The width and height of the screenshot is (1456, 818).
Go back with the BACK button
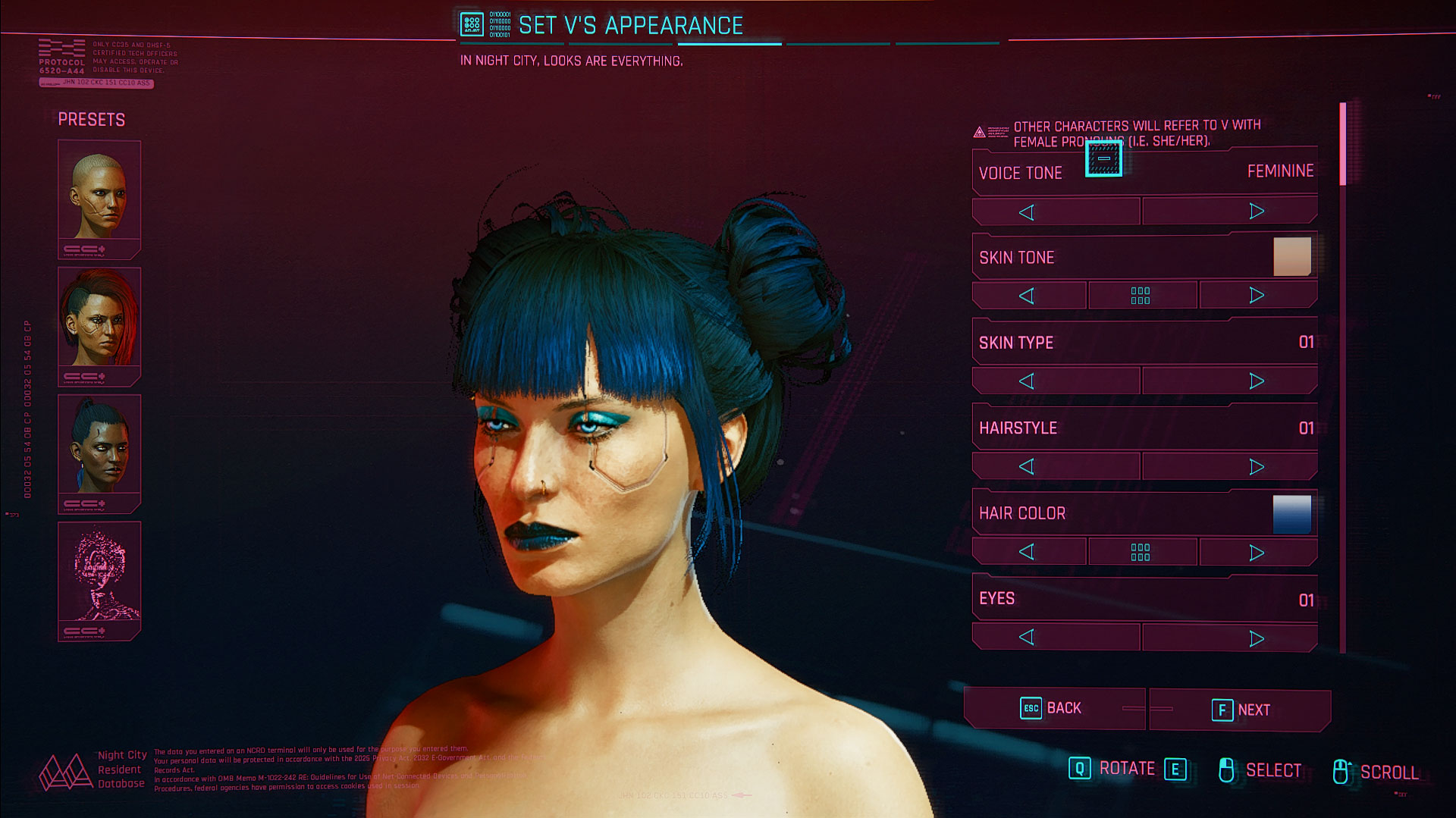coord(1053,709)
